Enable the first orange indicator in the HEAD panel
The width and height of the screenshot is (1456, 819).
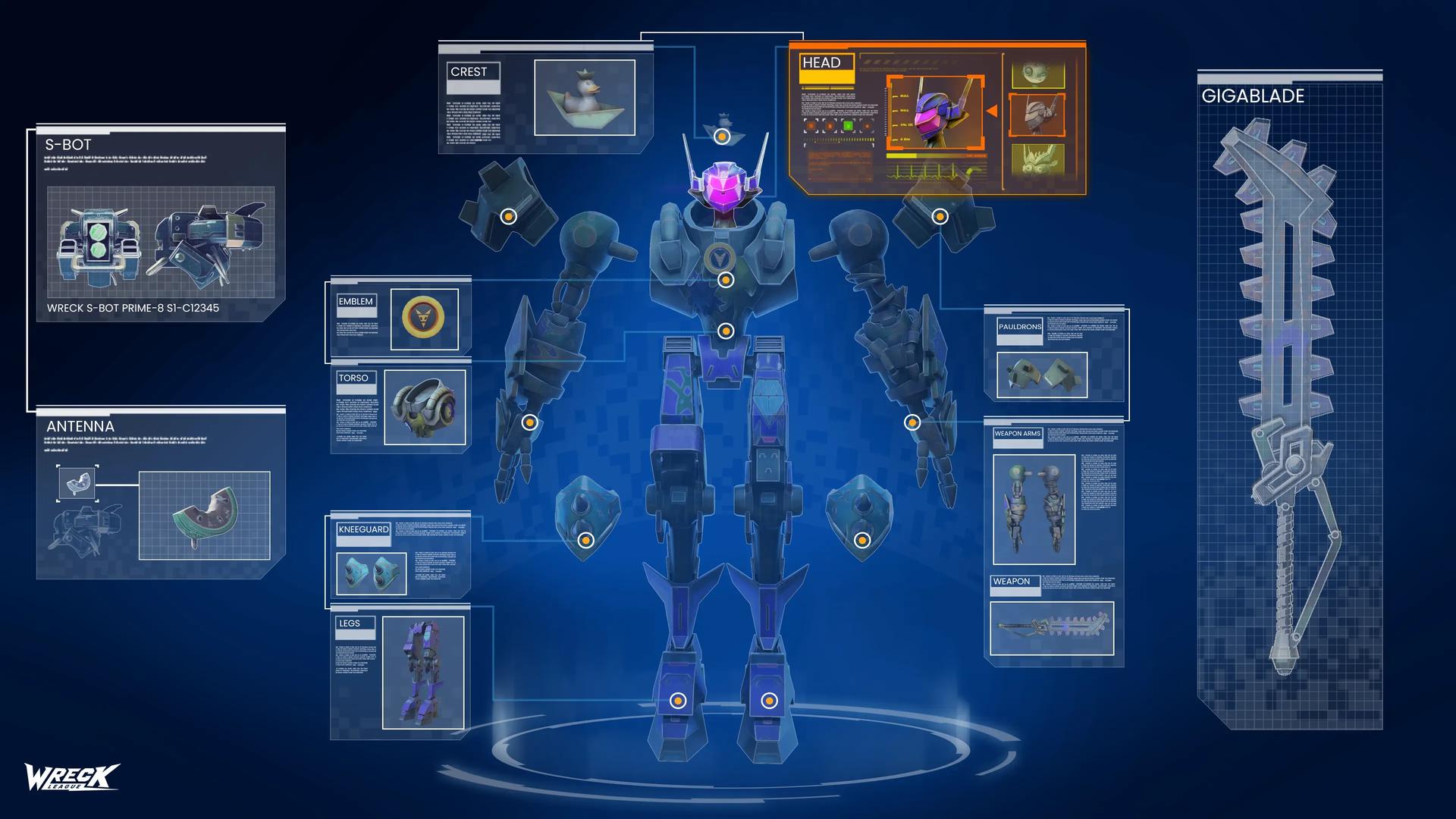click(x=811, y=126)
